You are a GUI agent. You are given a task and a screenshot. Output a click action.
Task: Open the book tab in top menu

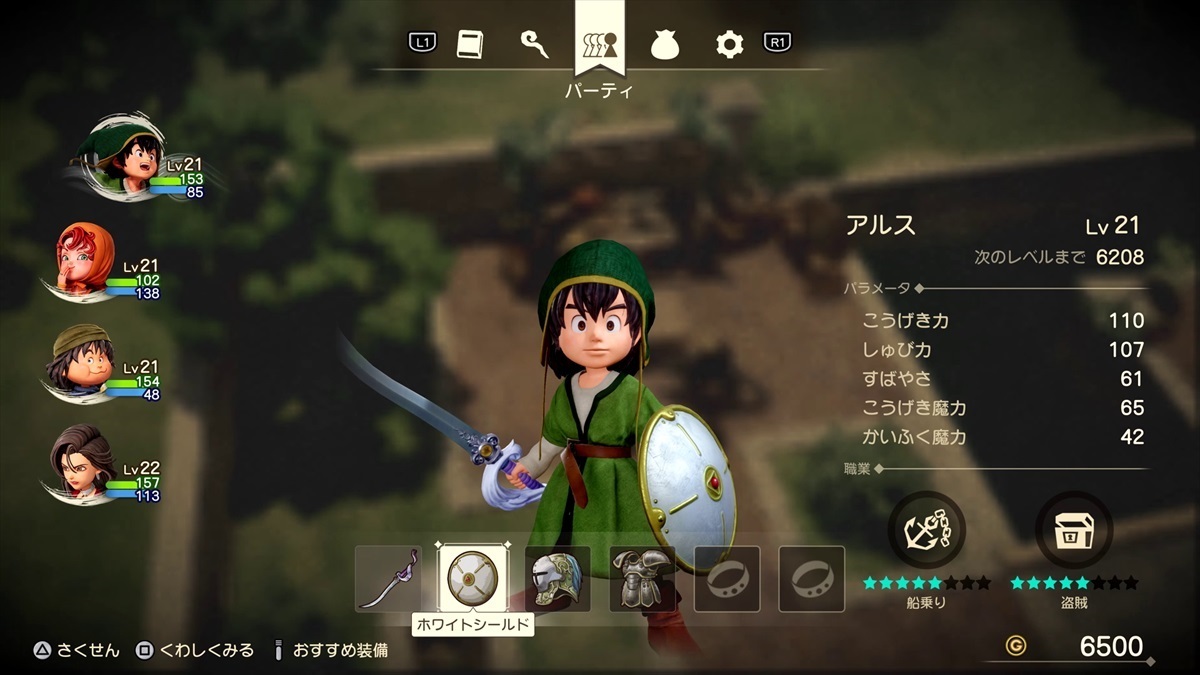pyautogui.click(x=470, y=44)
